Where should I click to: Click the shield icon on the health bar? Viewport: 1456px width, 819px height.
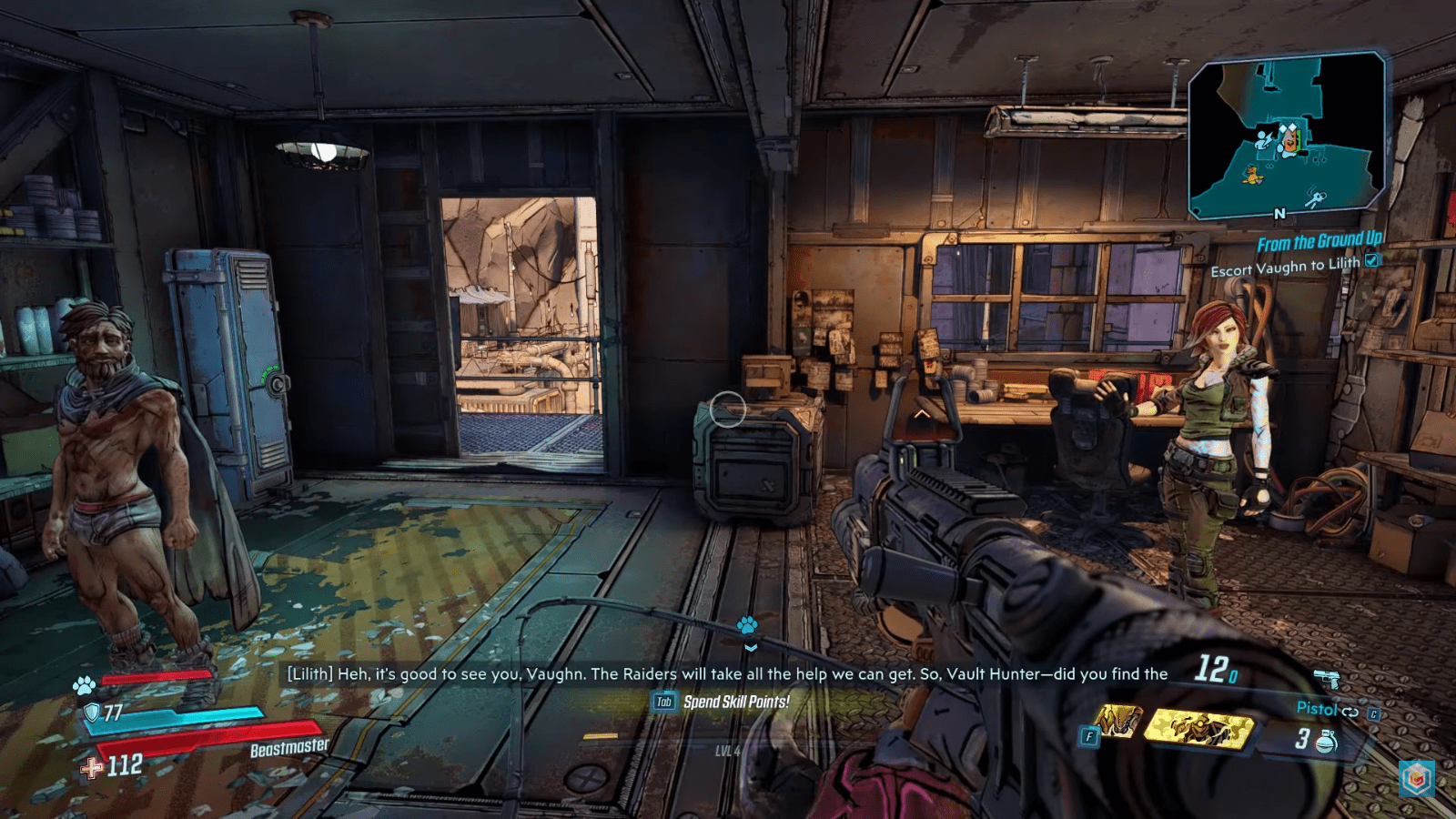click(92, 713)
